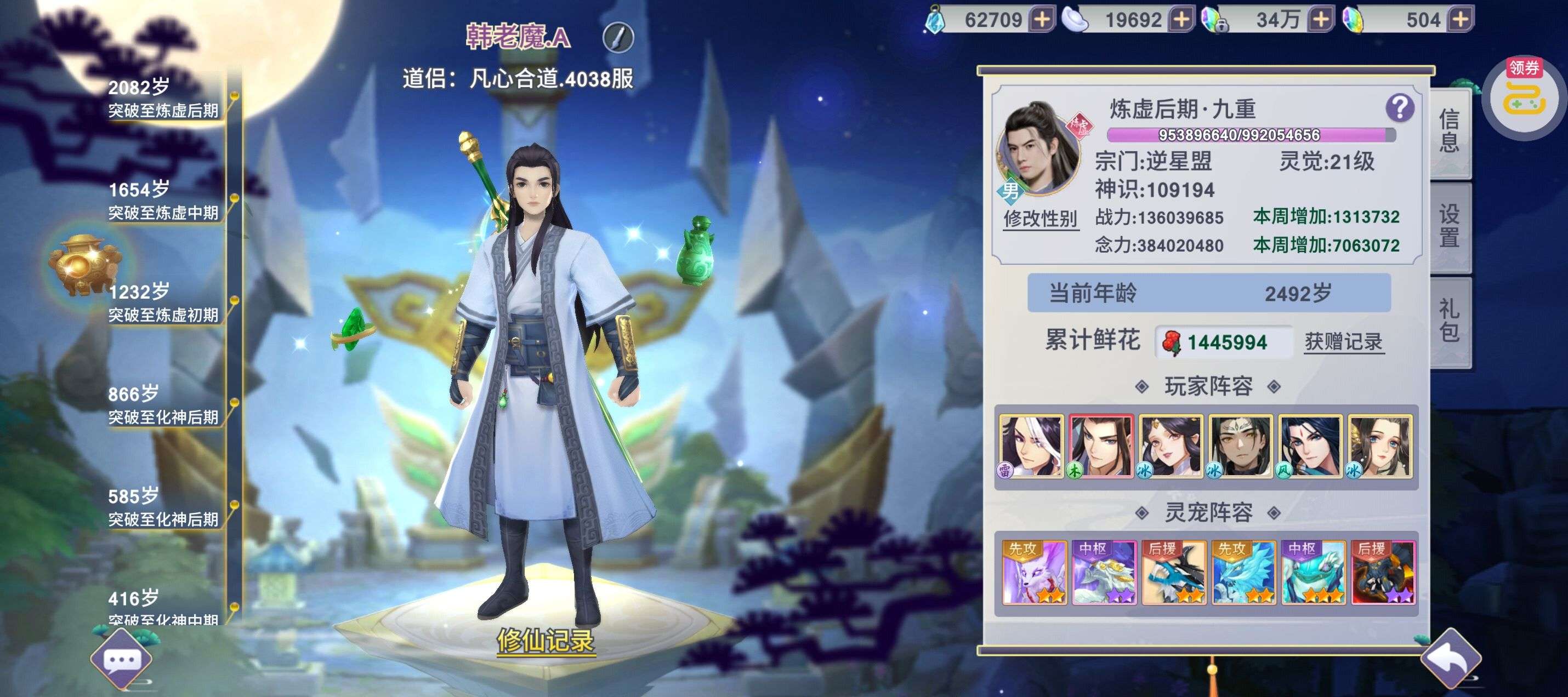Edit the character name with the pen icon
This screenshot has width=1568, height=697.
(x=618, y=38)
